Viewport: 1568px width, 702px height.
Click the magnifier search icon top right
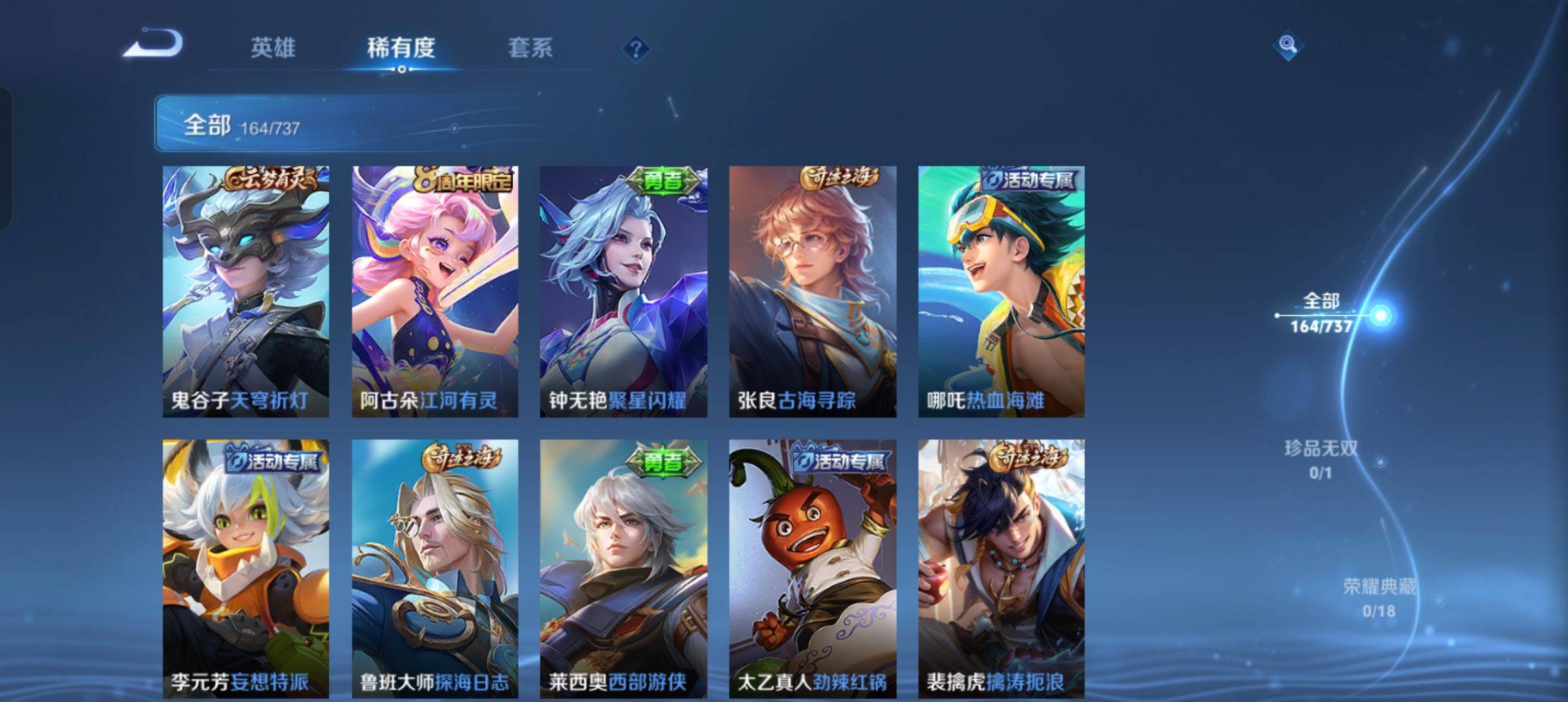pyautogui.click(x=1289, y=47)
